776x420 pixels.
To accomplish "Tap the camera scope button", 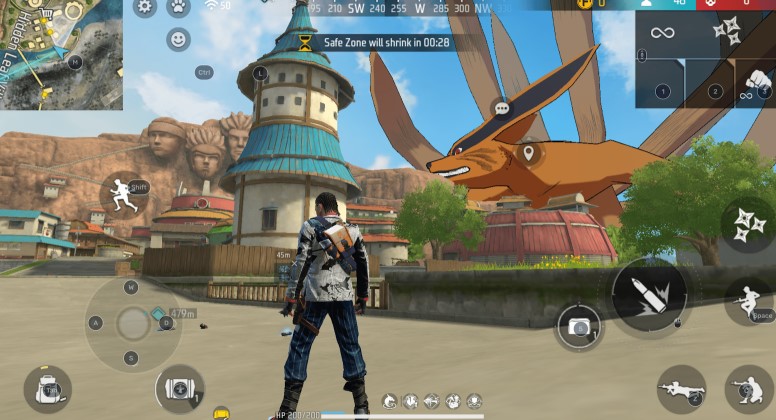I will (579, 327).
